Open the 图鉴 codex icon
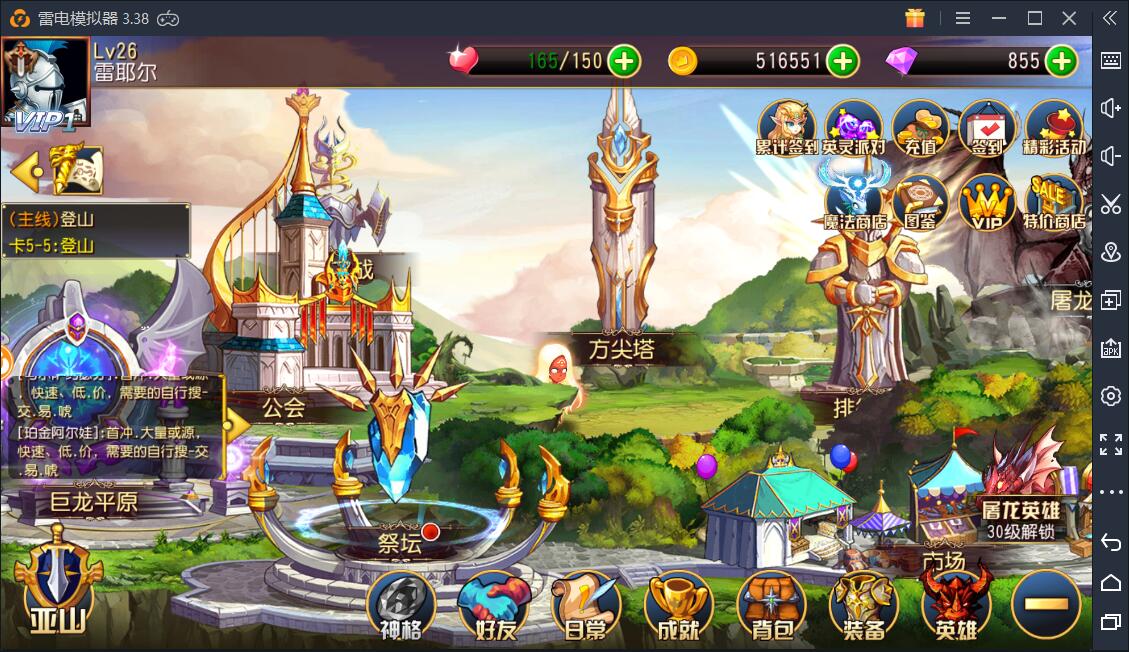 point(920,202)
